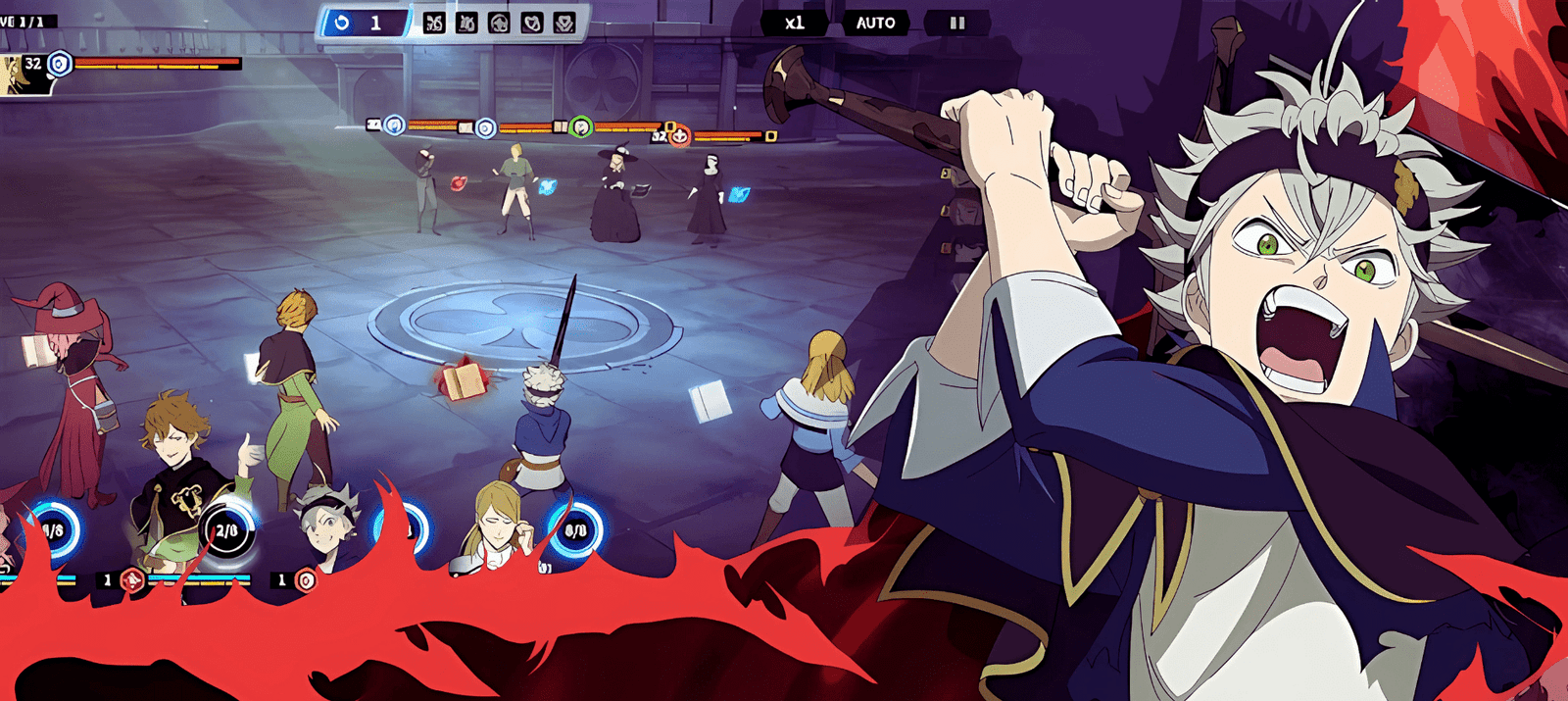Activate the 8/8 skill gauge orb
The image size is (1568, 701).
coord(575,530)
